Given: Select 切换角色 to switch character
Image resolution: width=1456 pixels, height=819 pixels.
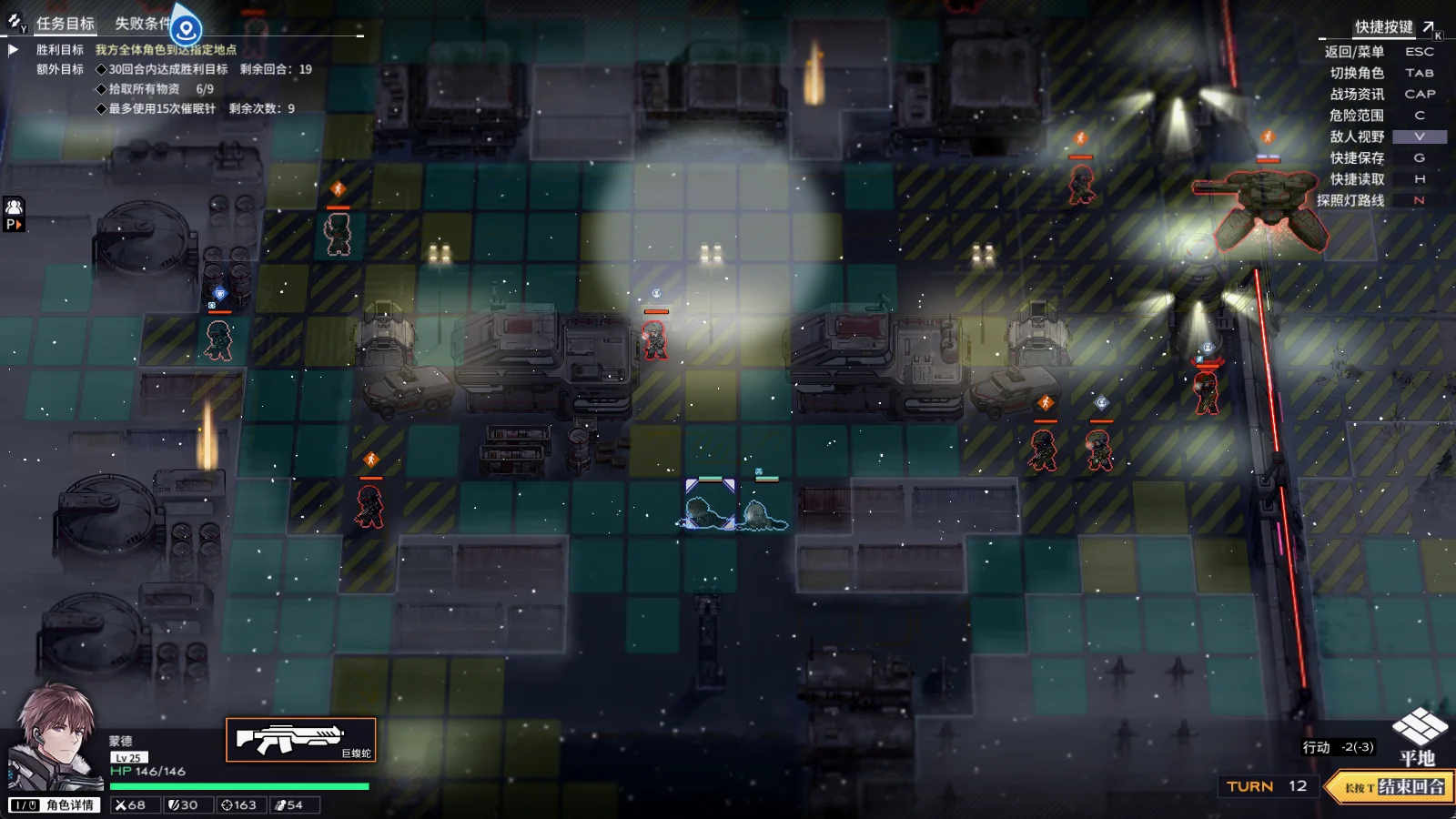Looking at the screenshot, I should tap(1357, 73).
